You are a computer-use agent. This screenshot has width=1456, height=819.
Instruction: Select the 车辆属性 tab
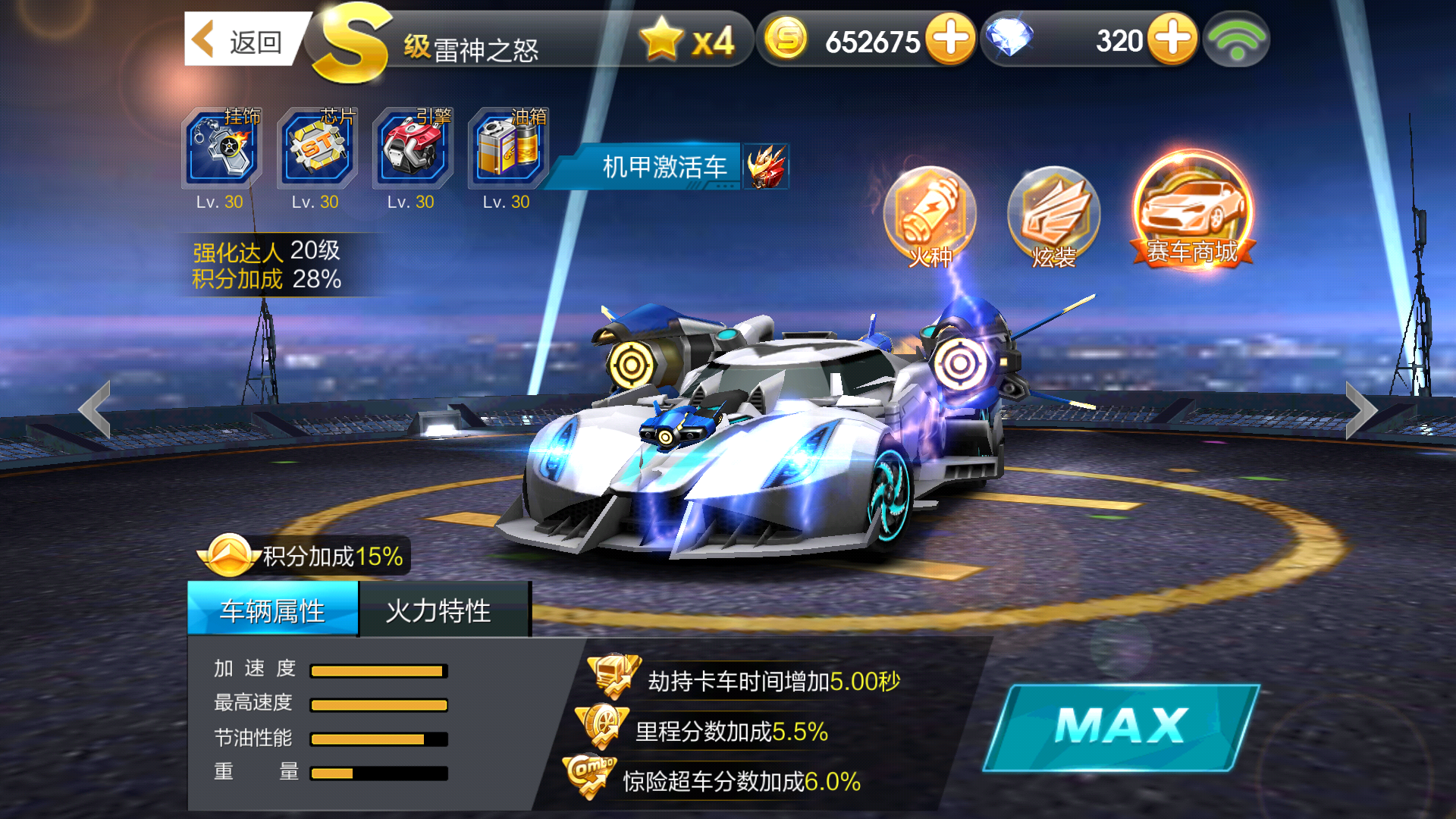pos(273,608)
